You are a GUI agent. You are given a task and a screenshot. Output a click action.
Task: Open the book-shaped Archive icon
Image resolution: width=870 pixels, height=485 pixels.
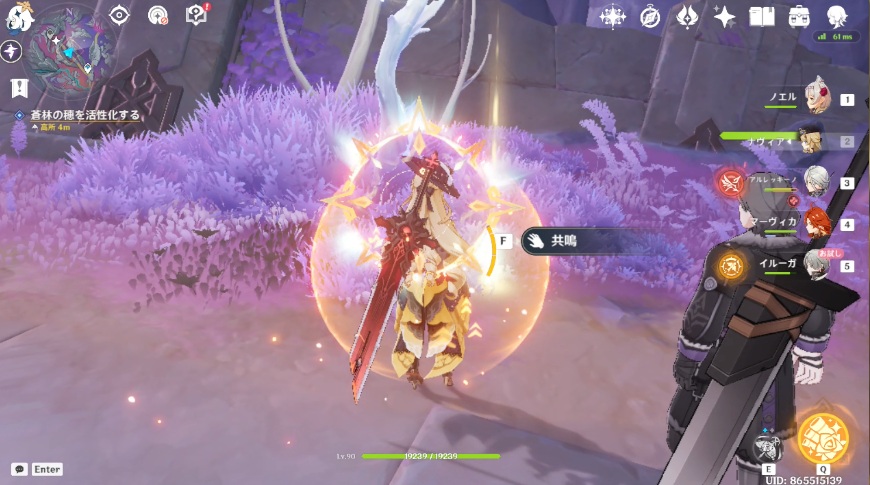click(x=762, y=17)
